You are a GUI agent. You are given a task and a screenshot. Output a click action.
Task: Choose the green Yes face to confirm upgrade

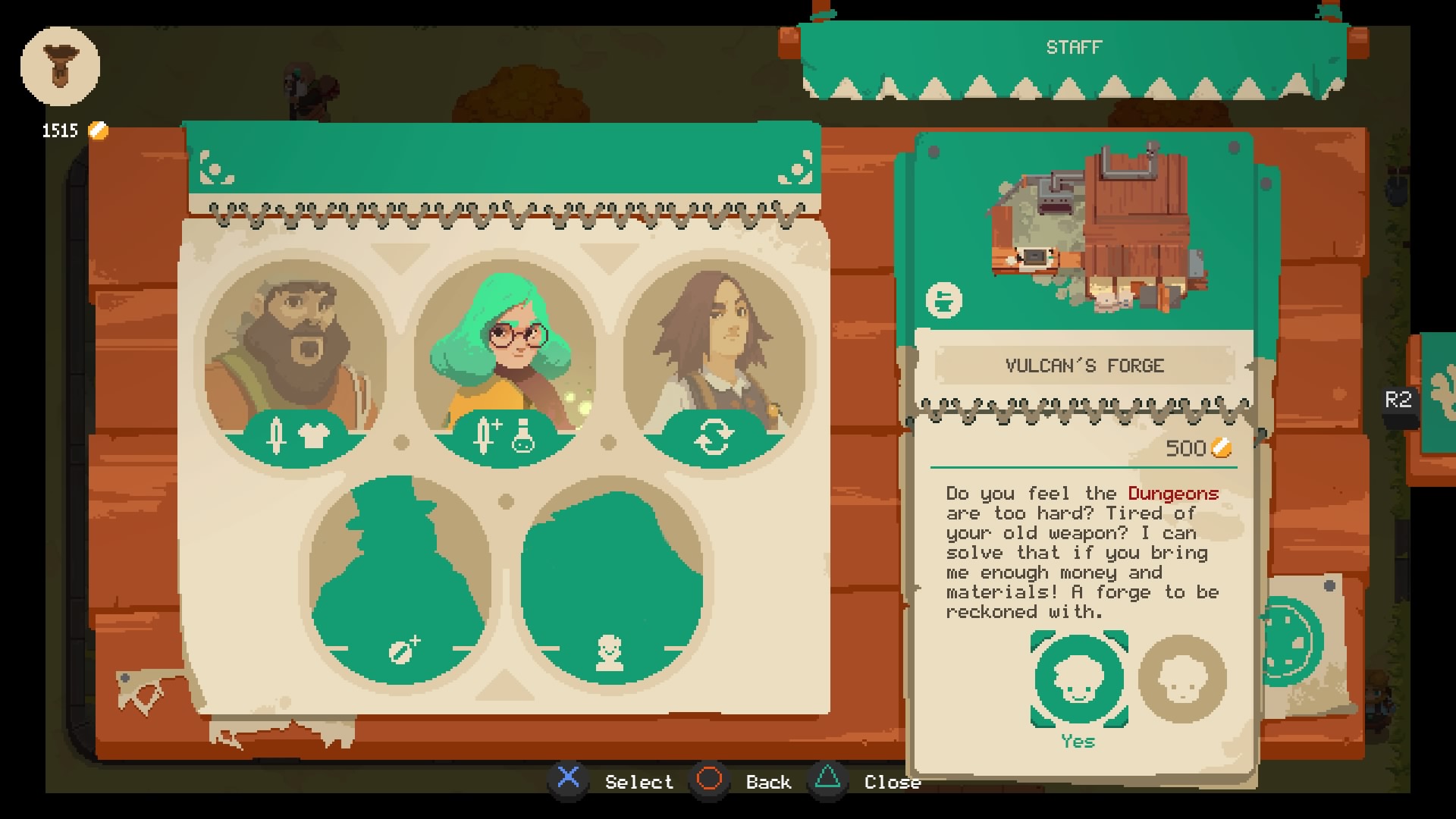click(x=1080, y=681)
